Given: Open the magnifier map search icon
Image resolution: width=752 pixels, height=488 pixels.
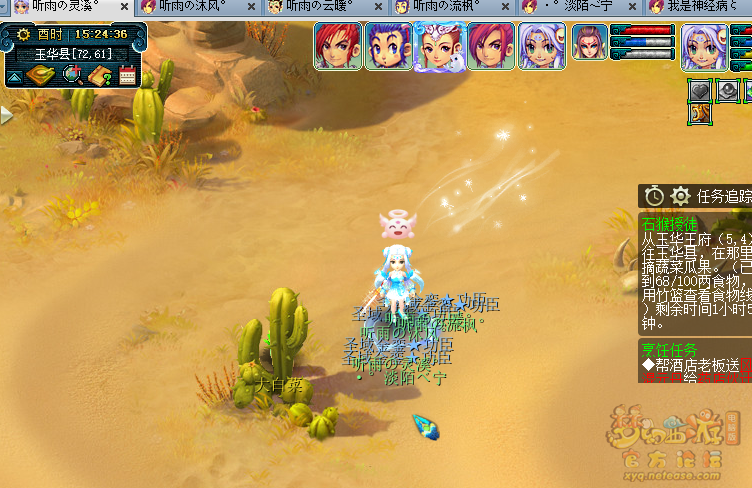Looking at the screenshot, I should (73, 75).
